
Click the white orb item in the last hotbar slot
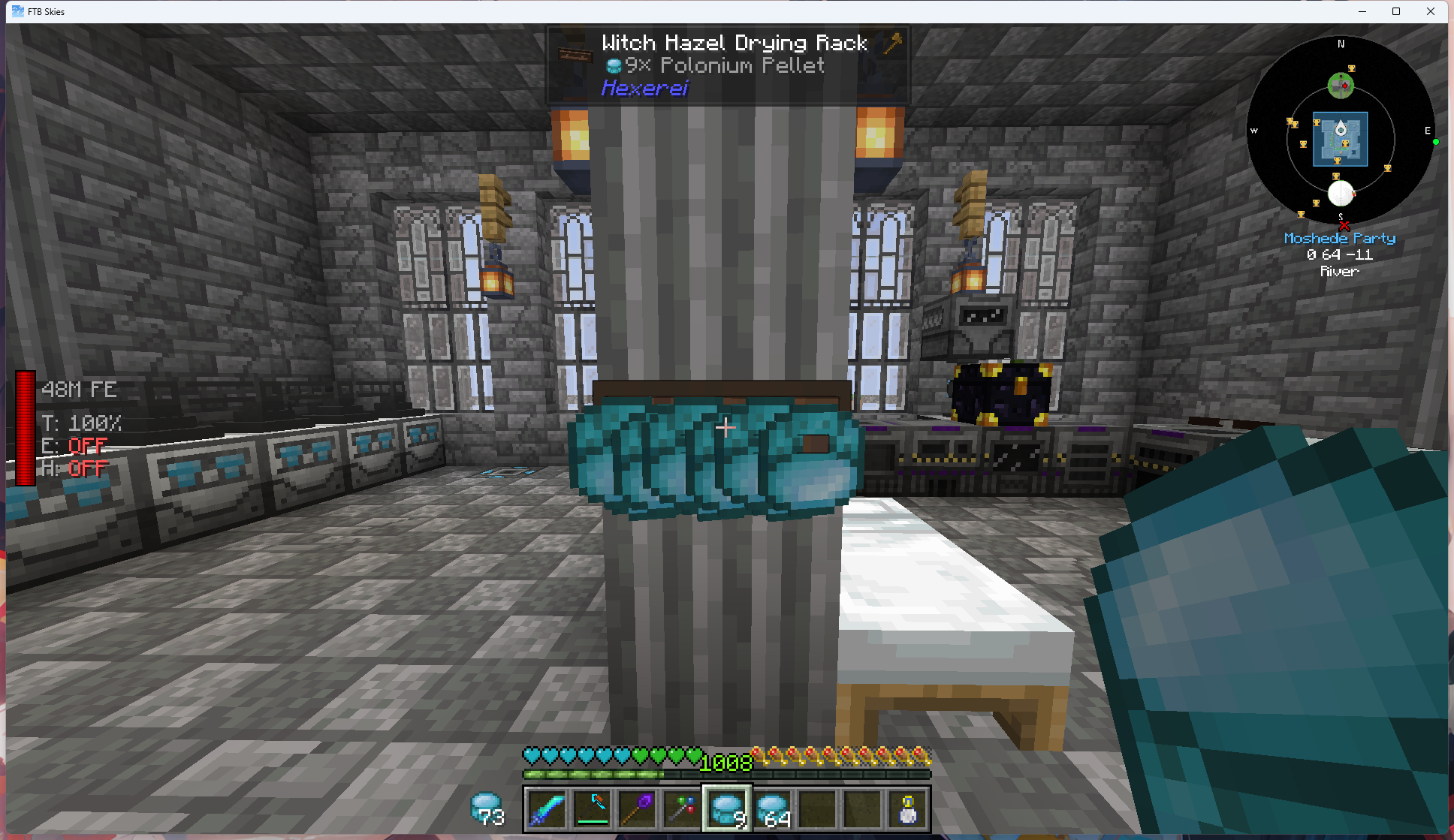[906, 808]
